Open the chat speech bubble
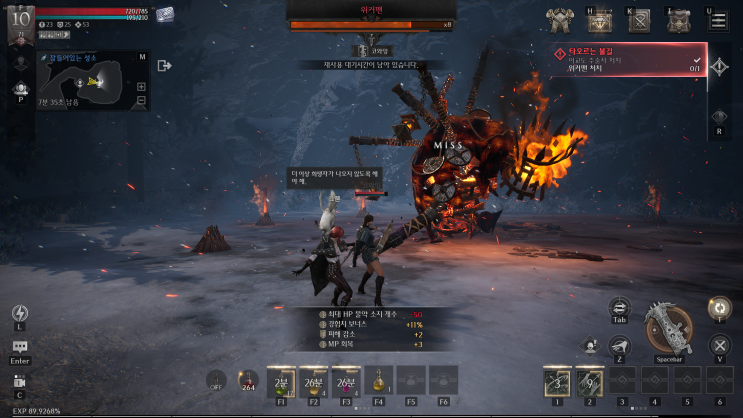This screenshot has width=743, height=418. point(20,347)
